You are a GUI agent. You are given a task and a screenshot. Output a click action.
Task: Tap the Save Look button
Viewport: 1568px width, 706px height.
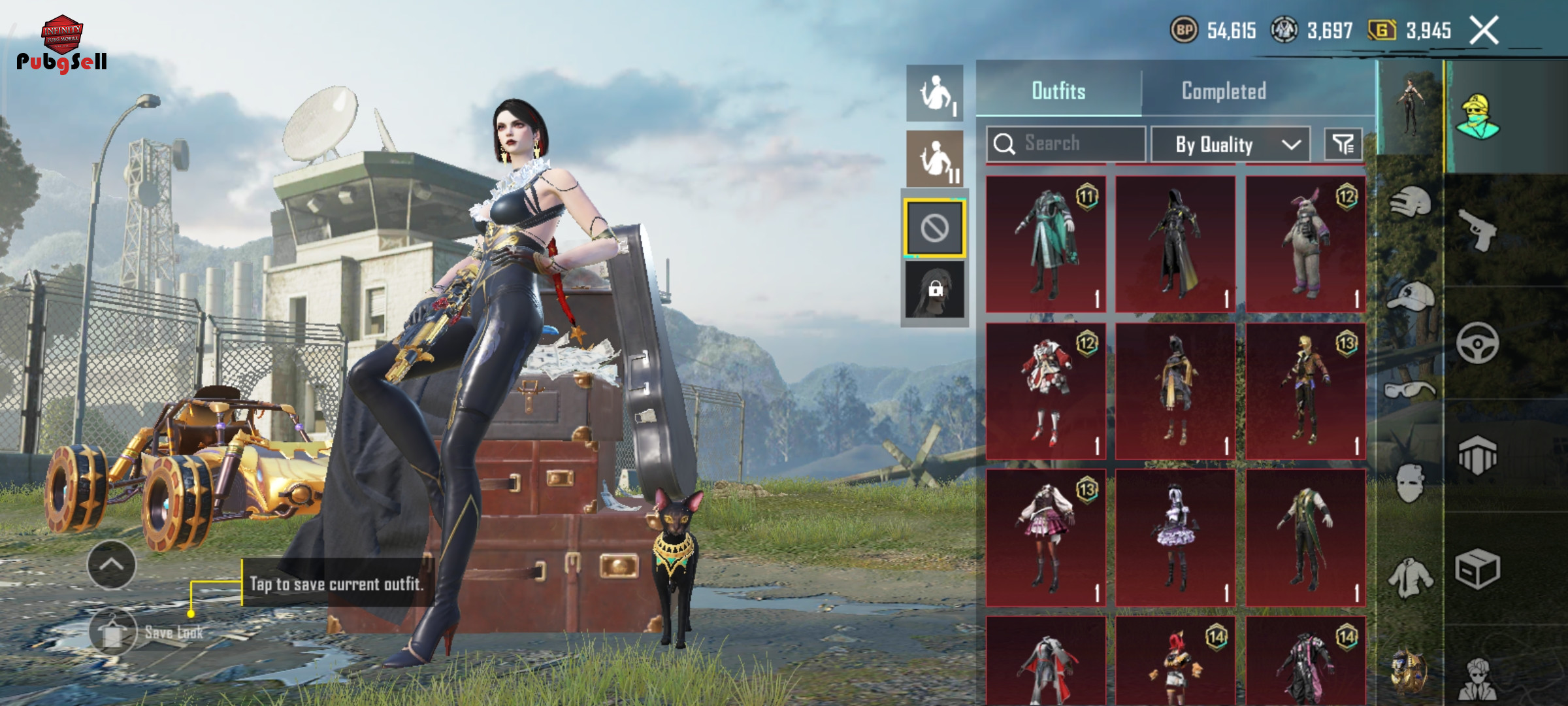(x=114, y=632)
